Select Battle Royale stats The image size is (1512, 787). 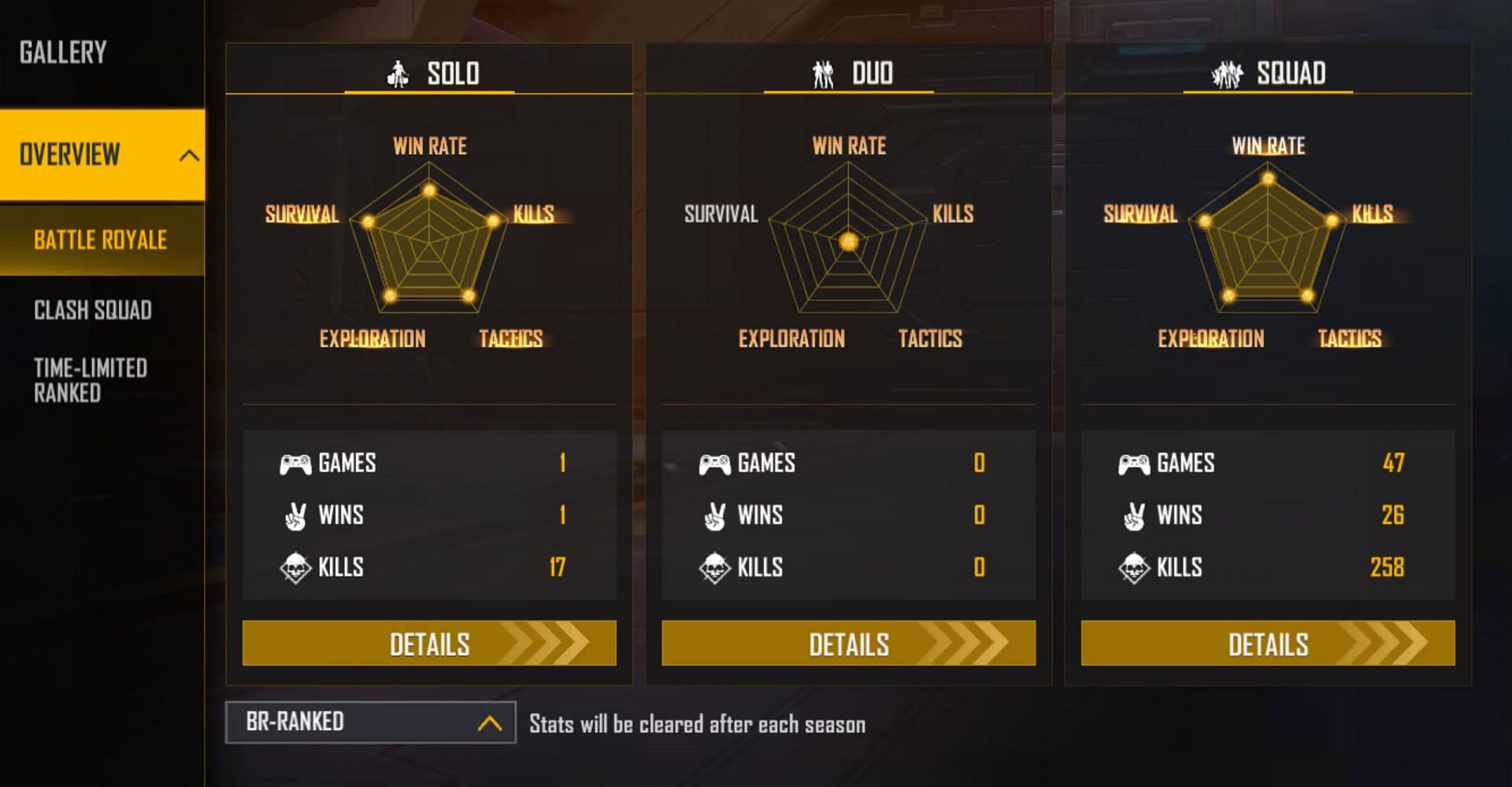pos(101,239)
